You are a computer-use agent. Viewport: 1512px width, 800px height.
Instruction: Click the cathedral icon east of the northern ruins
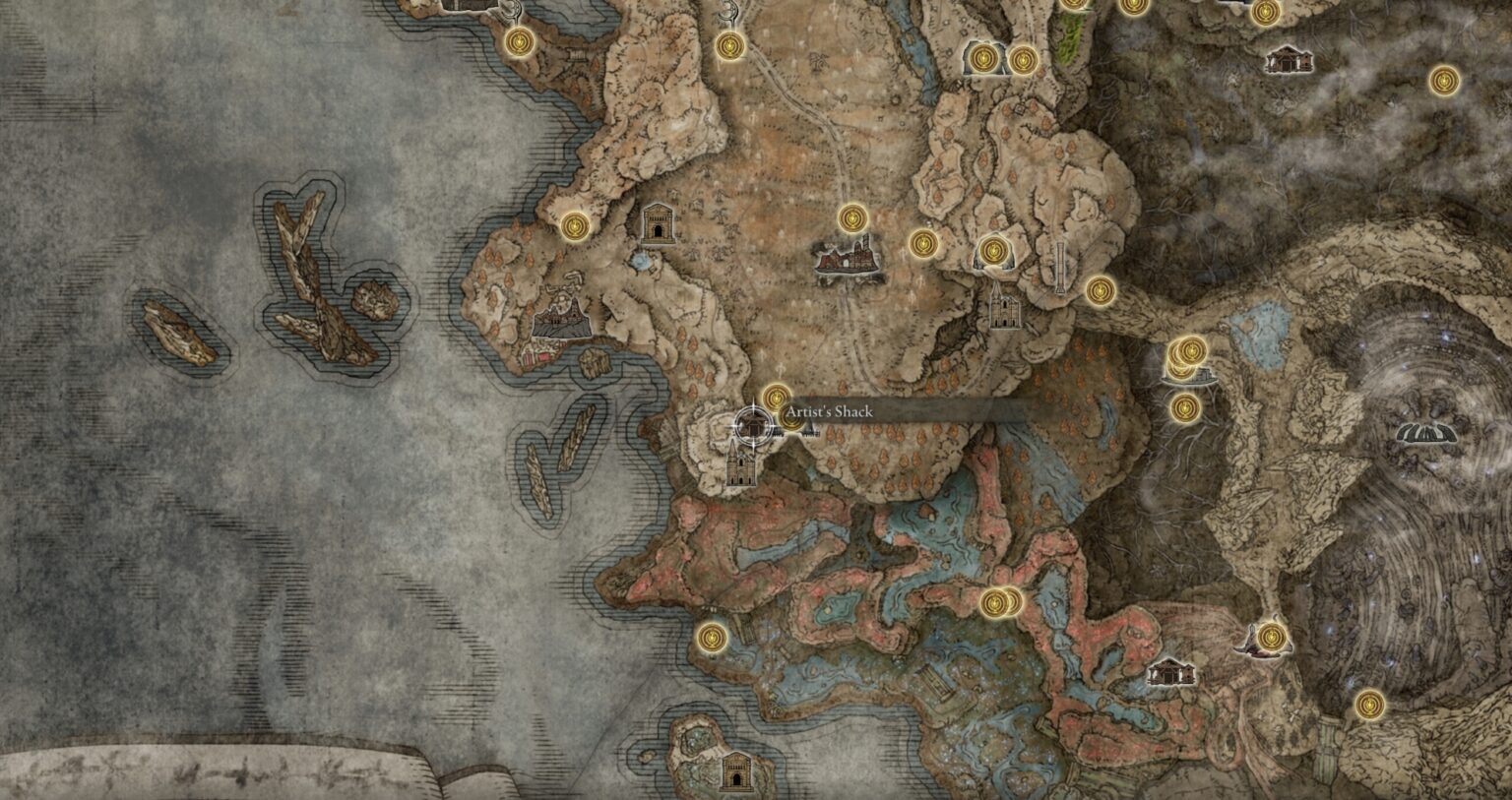[x=1002, y=310]
